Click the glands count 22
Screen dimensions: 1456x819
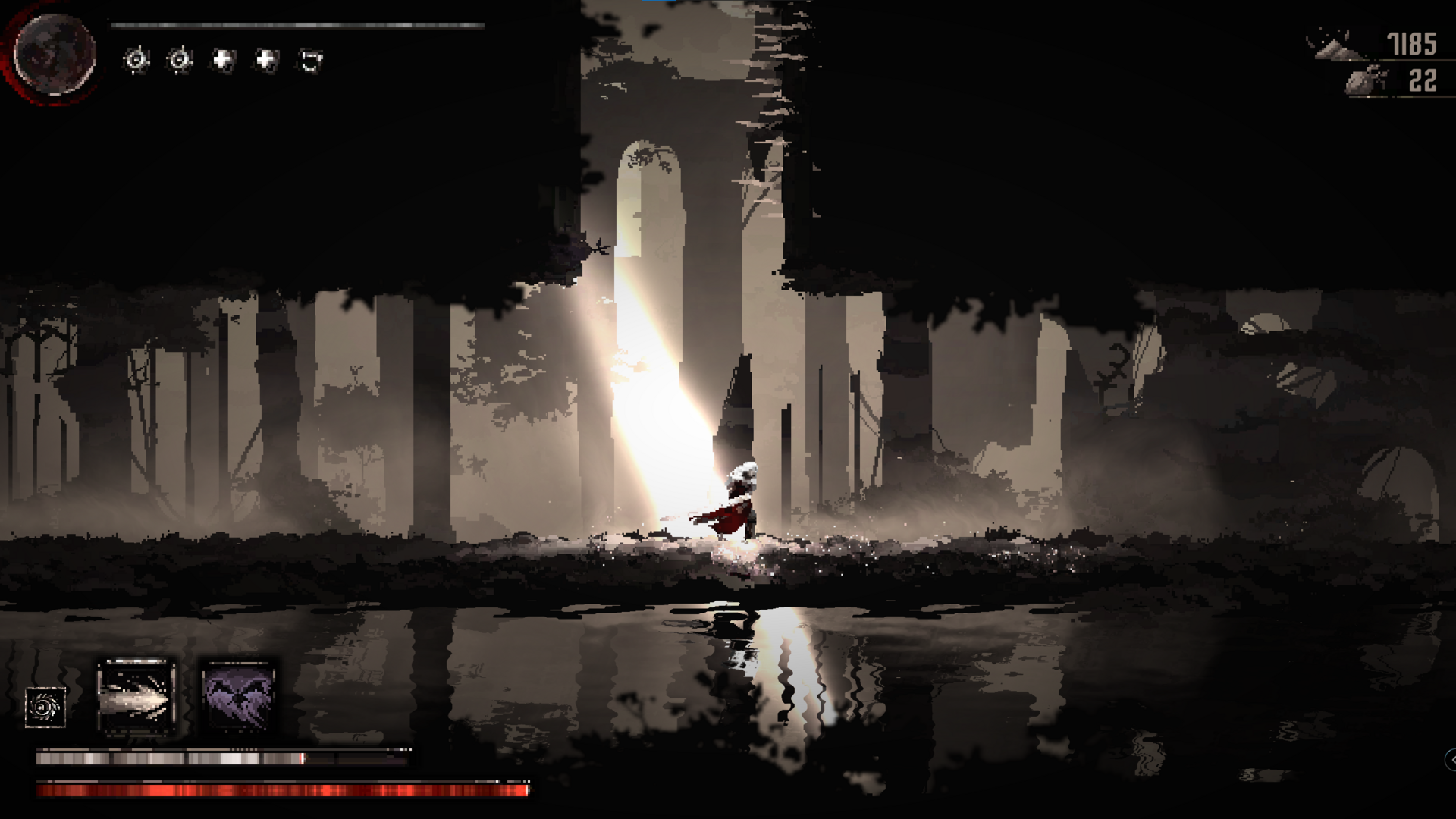pyautogui.click(x=1424, y=80)
